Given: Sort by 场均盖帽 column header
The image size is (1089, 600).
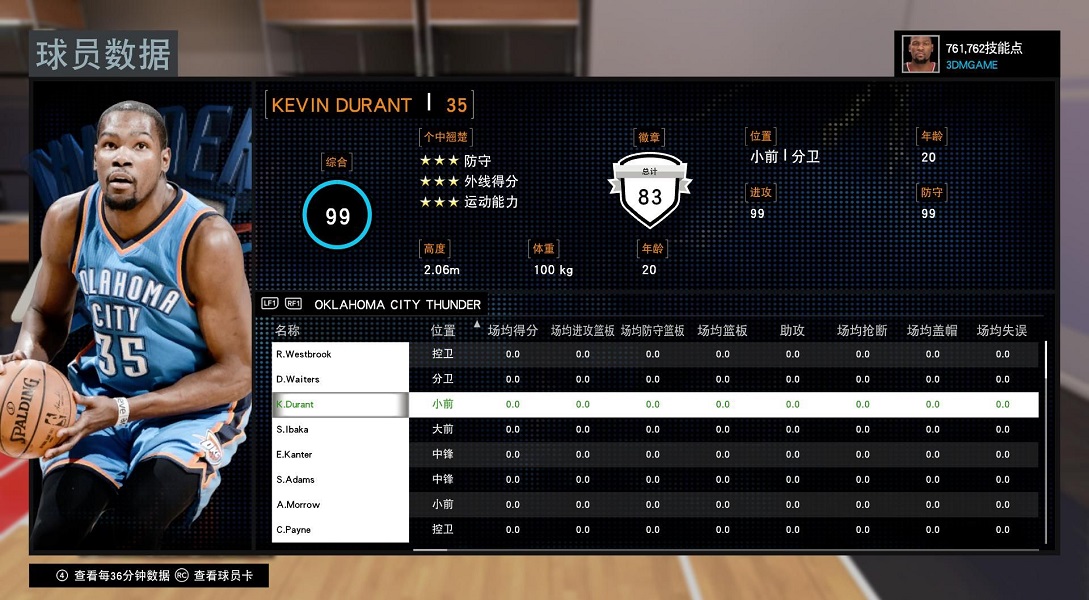Looking at the screenshot, I should click(x=932, y=330).
